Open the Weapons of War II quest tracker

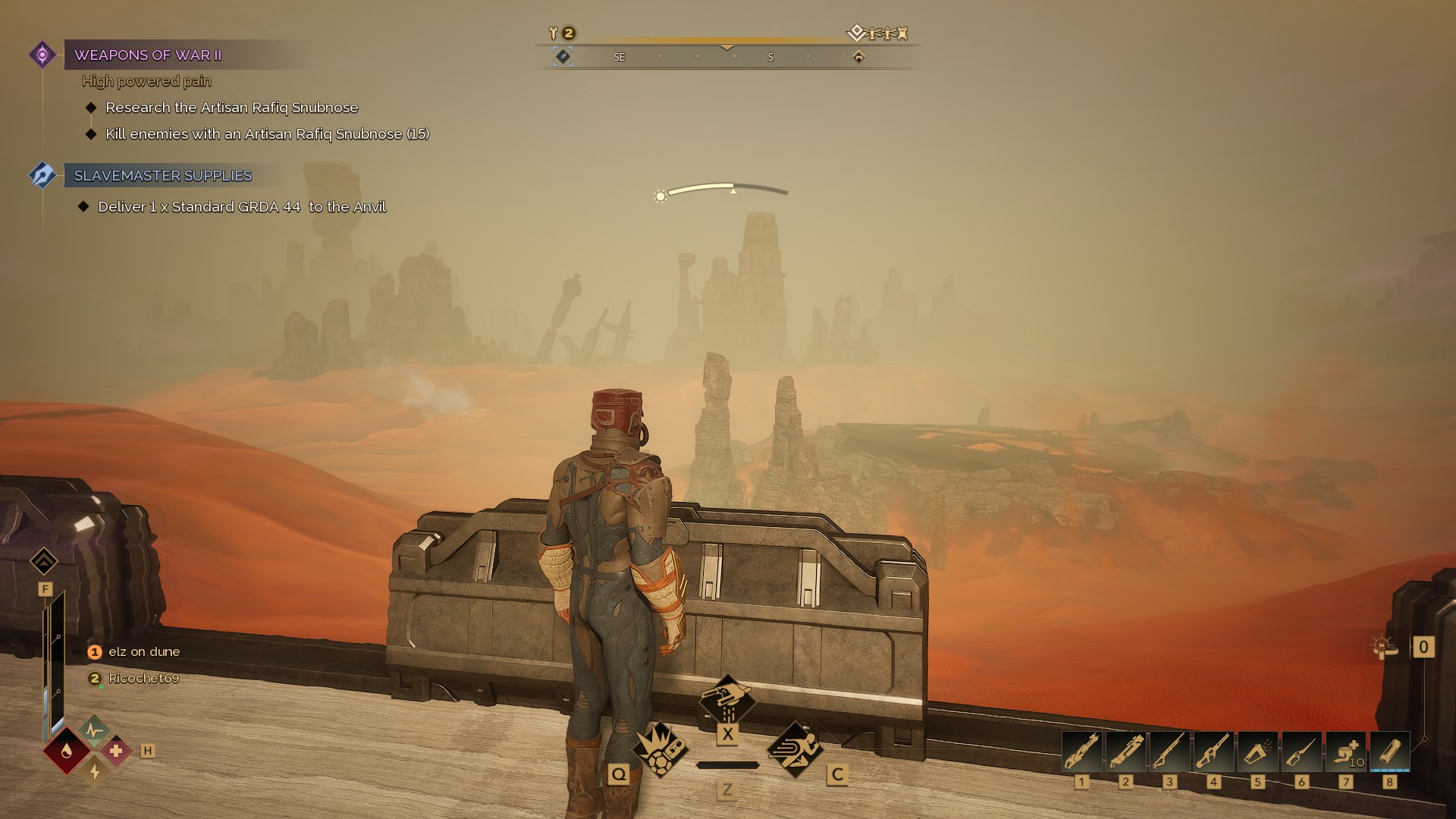point(148,55)
